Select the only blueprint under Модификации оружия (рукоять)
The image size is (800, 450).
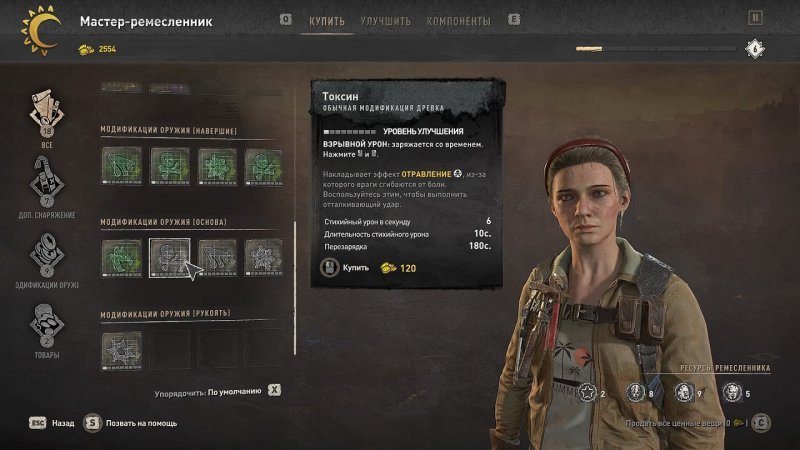click(x=121, y=350)
